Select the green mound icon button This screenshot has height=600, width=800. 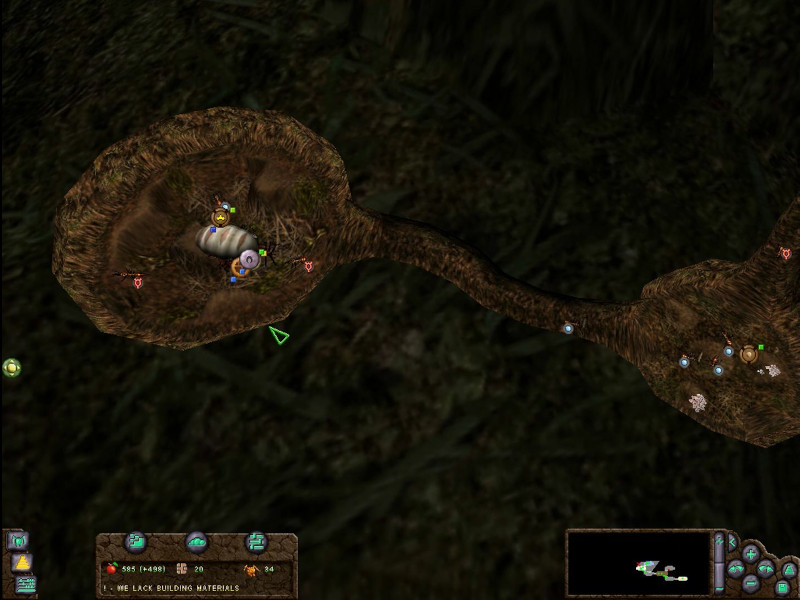pyautogui.click(x=196, y=541)
